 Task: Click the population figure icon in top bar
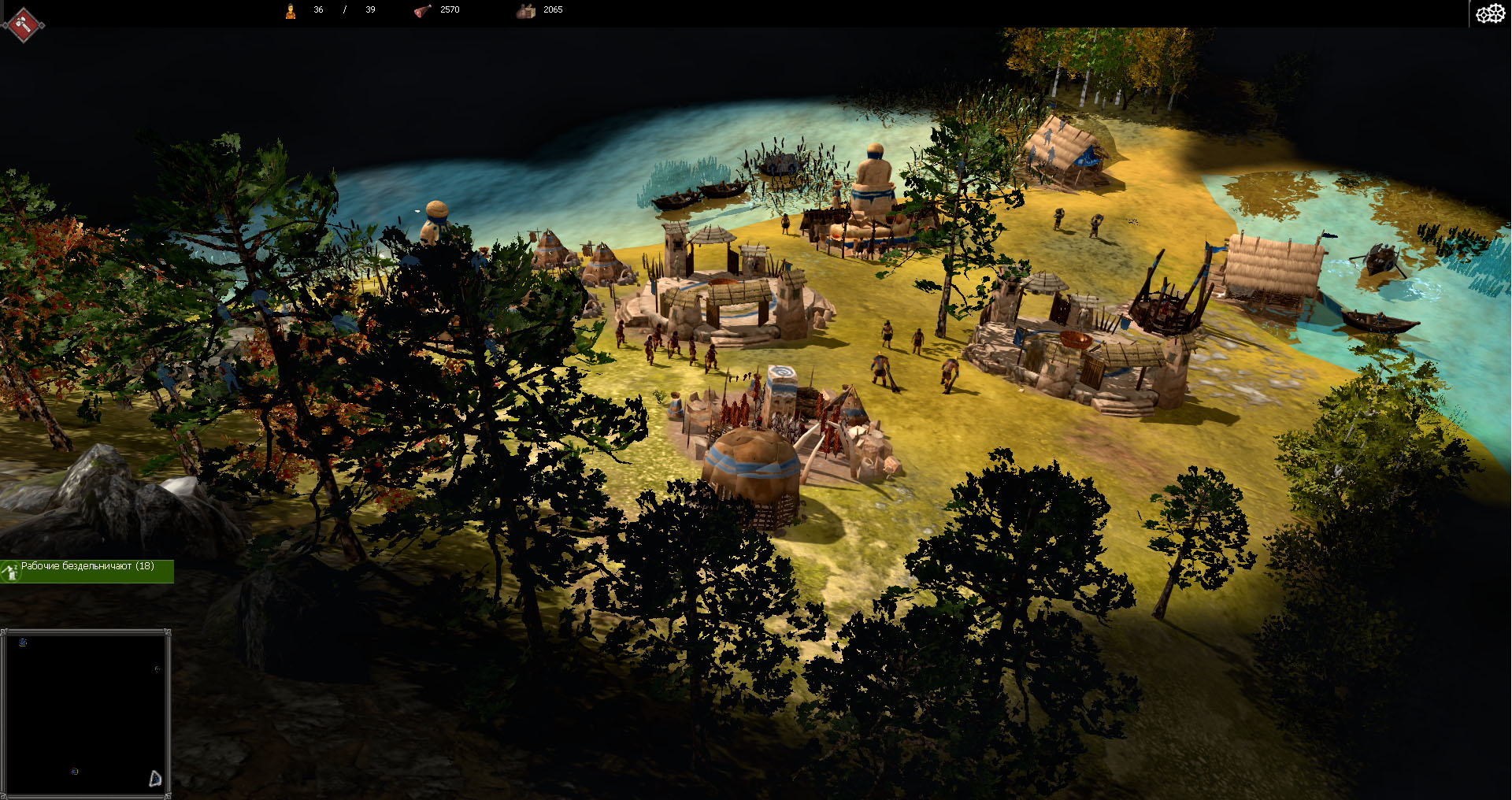[290, 10]
